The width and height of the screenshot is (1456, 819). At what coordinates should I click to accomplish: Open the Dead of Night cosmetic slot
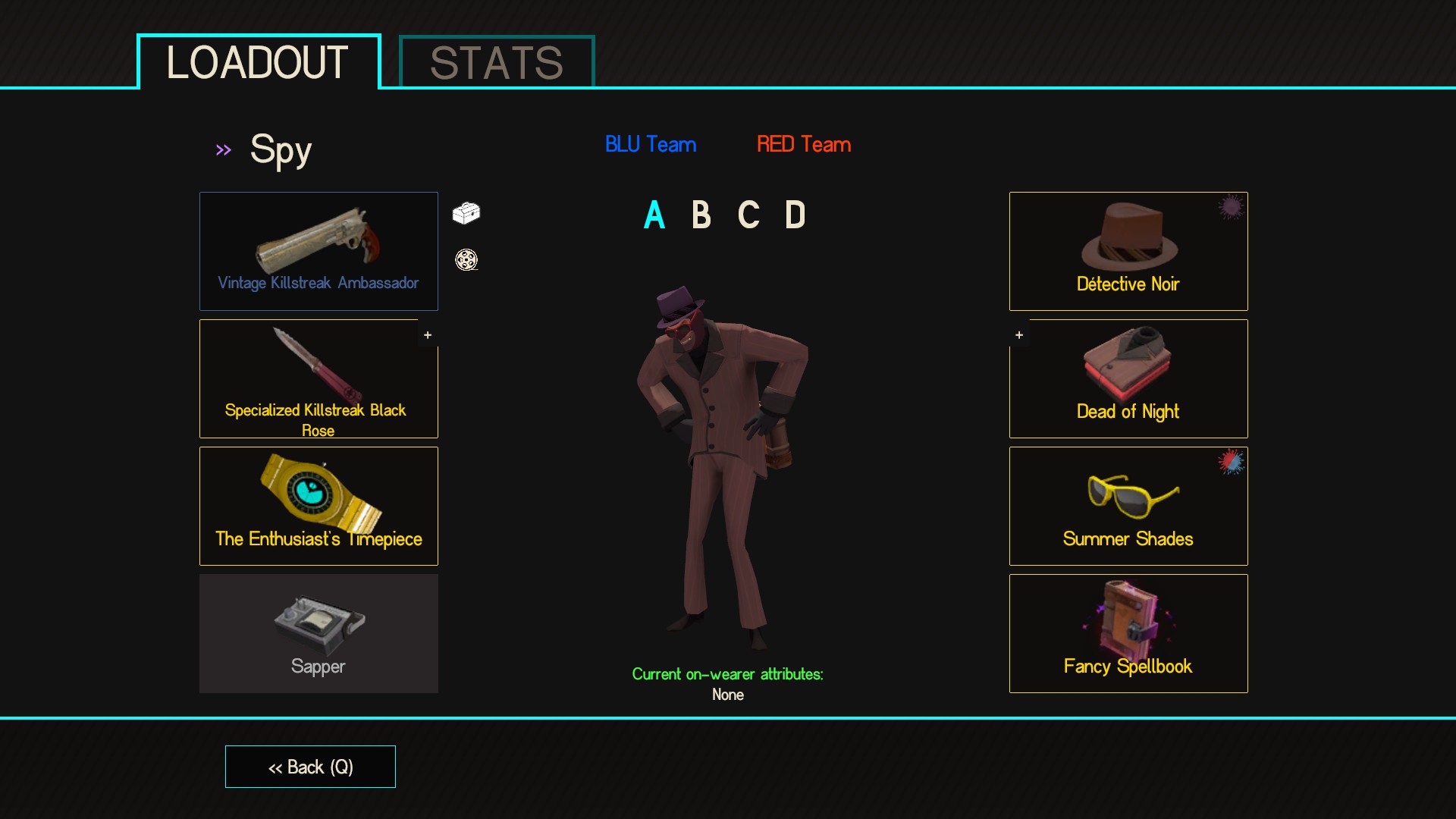pyautogui.click(x=1128, y=378)
